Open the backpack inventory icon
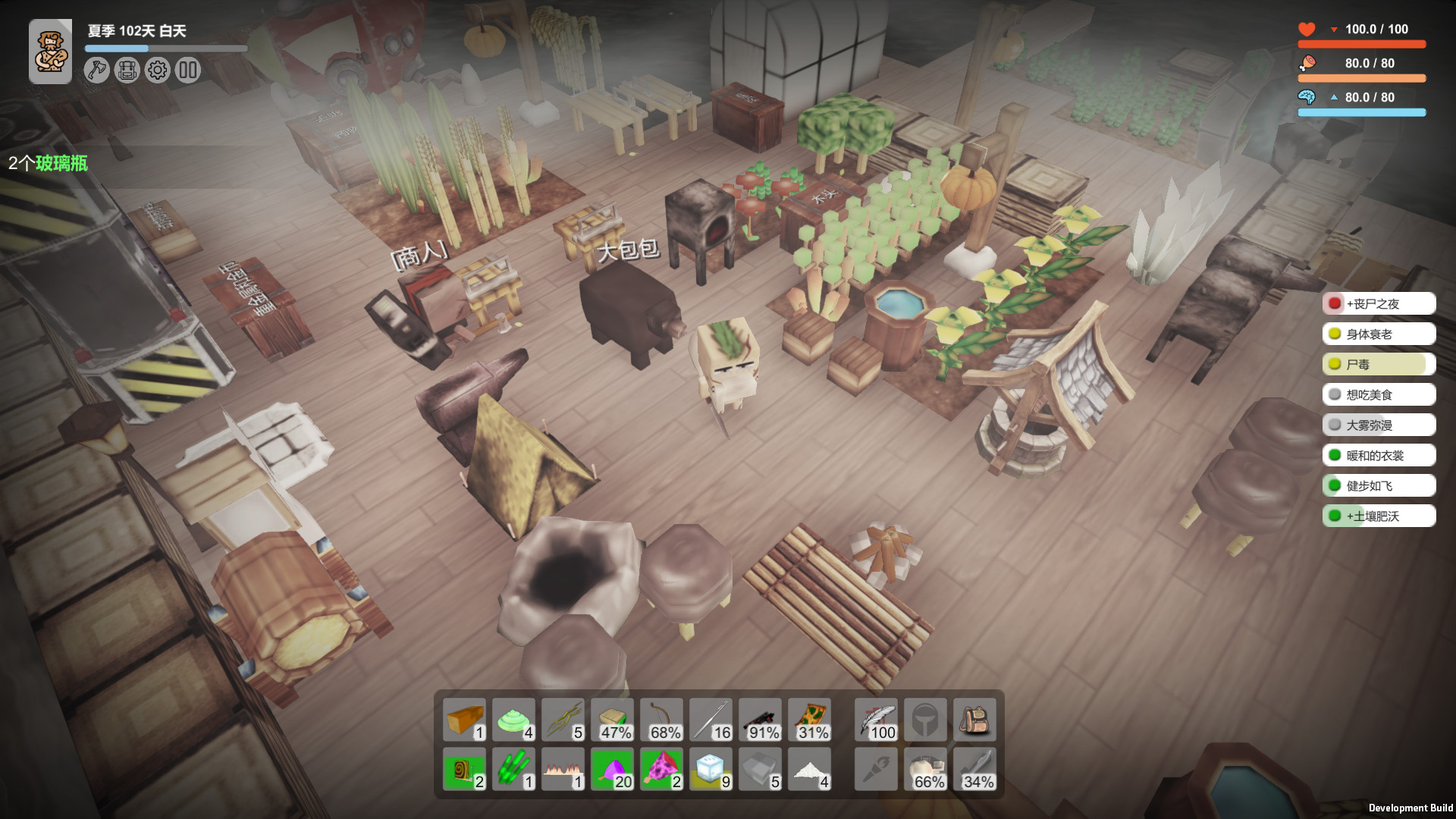The width and height of the screenshot is (1456, 819). 125,70
